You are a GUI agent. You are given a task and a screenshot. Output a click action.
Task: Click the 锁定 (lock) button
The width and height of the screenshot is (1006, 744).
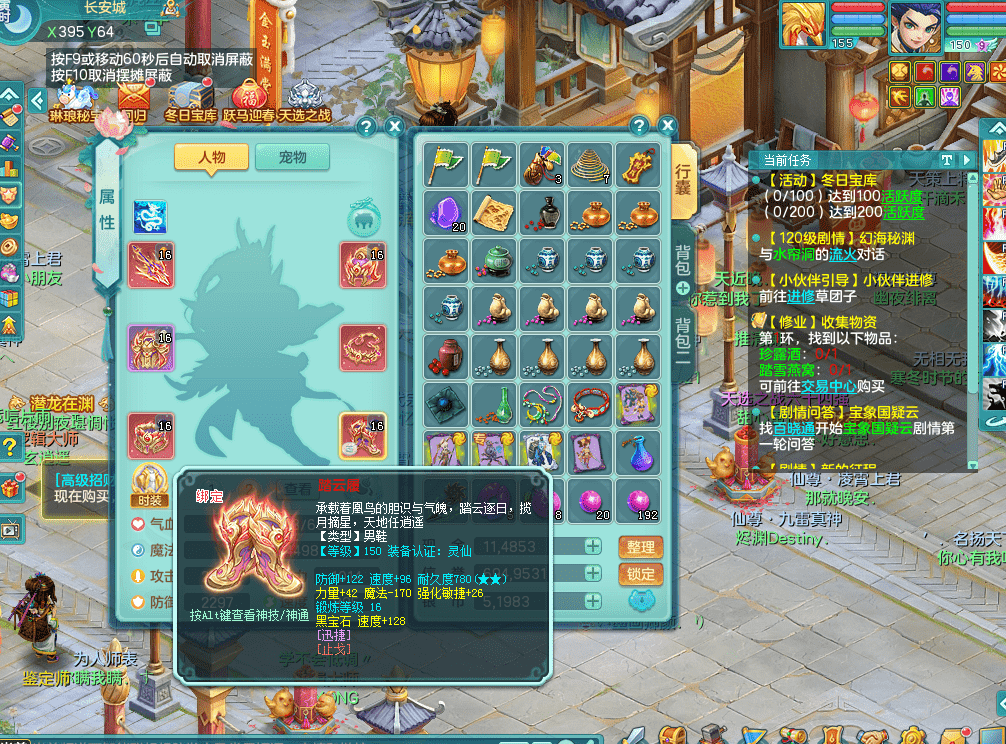click(x=641, y=574)
